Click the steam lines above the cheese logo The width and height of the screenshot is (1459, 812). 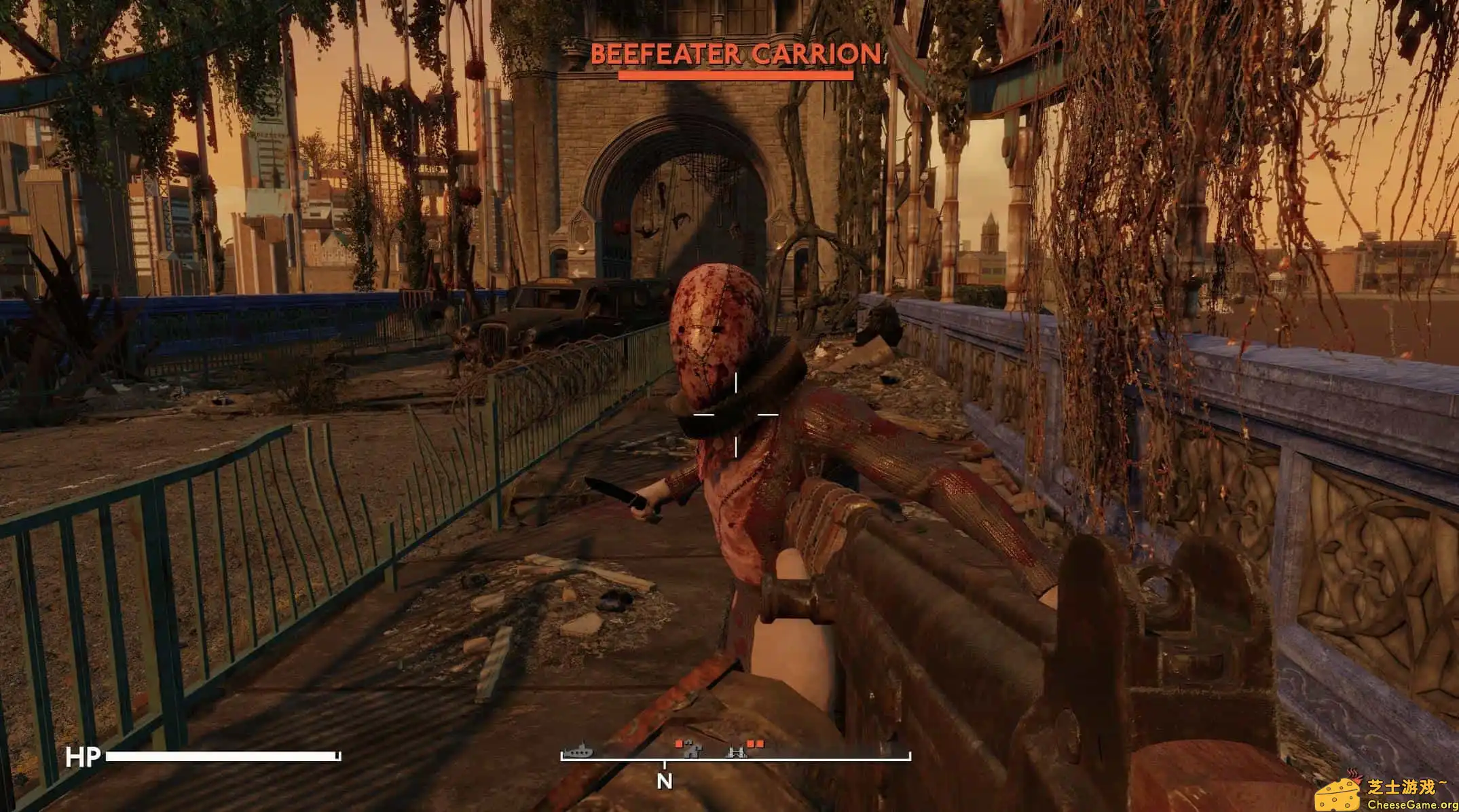pyautogui.click(x=1353, y=773)
